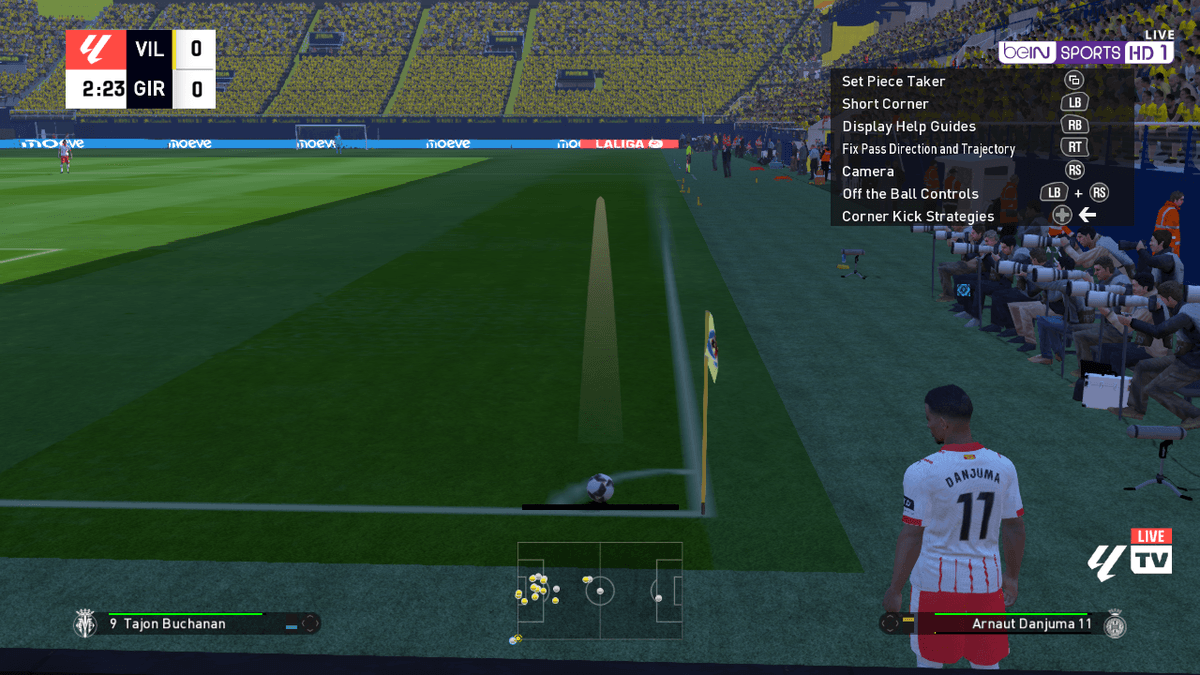Open Corner Kick Strategies
Viewport: 1200px width, 675px height.
coord(917,216)
